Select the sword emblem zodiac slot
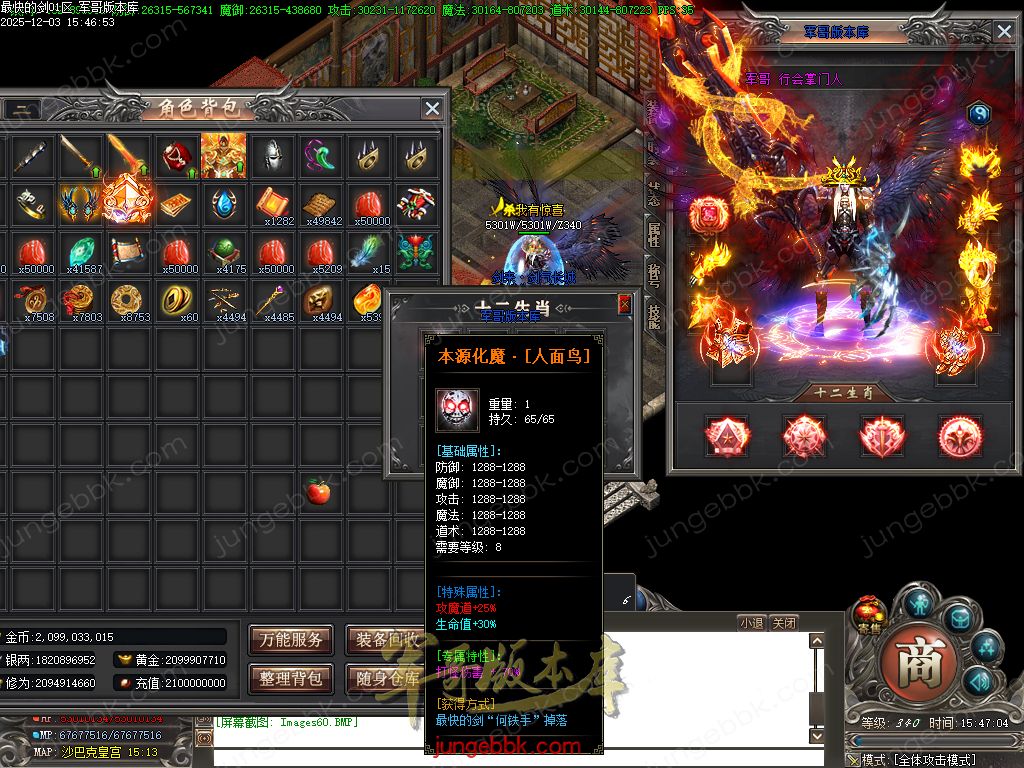 pos(883,437)
